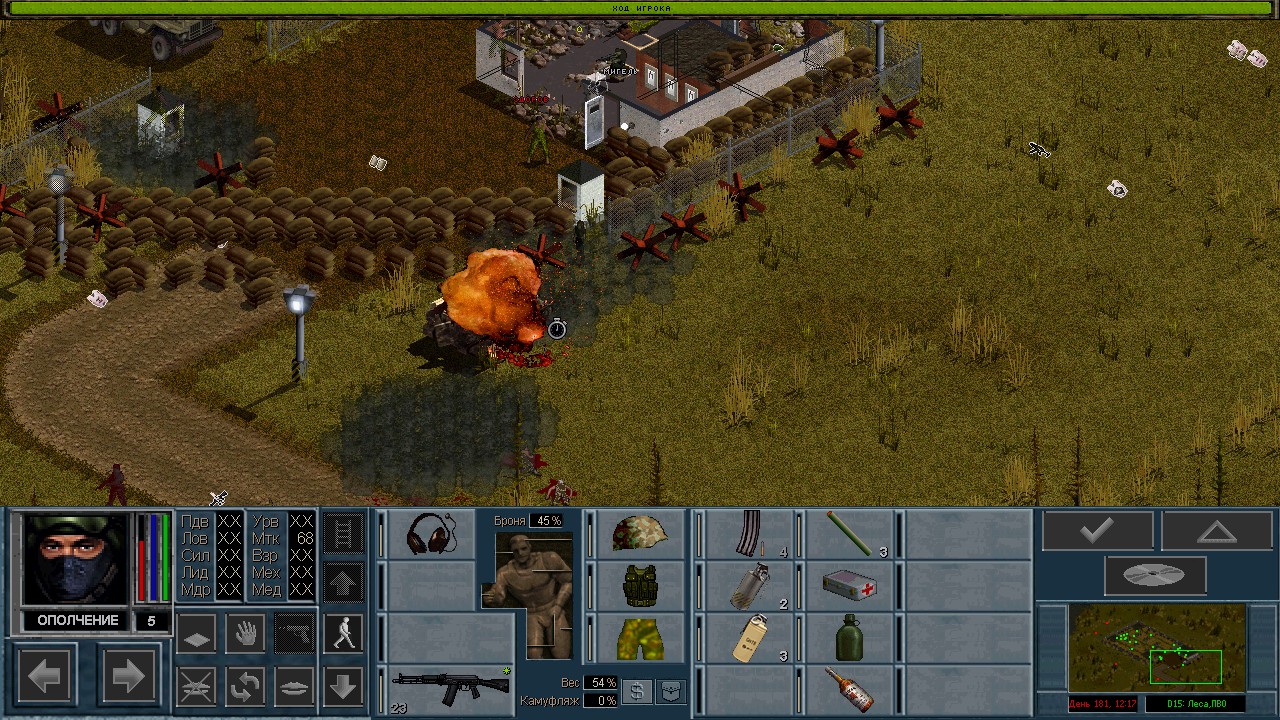
Task: End turn with the checkmark button
Action: coord(1097,531)
